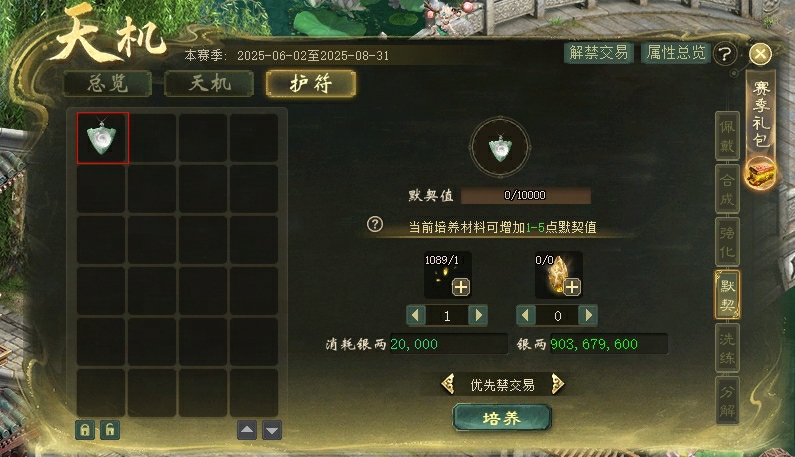Cycle 优先禁交易 option with right arrow
Viewport: 795px width, 457px height.
click(558, 384)
